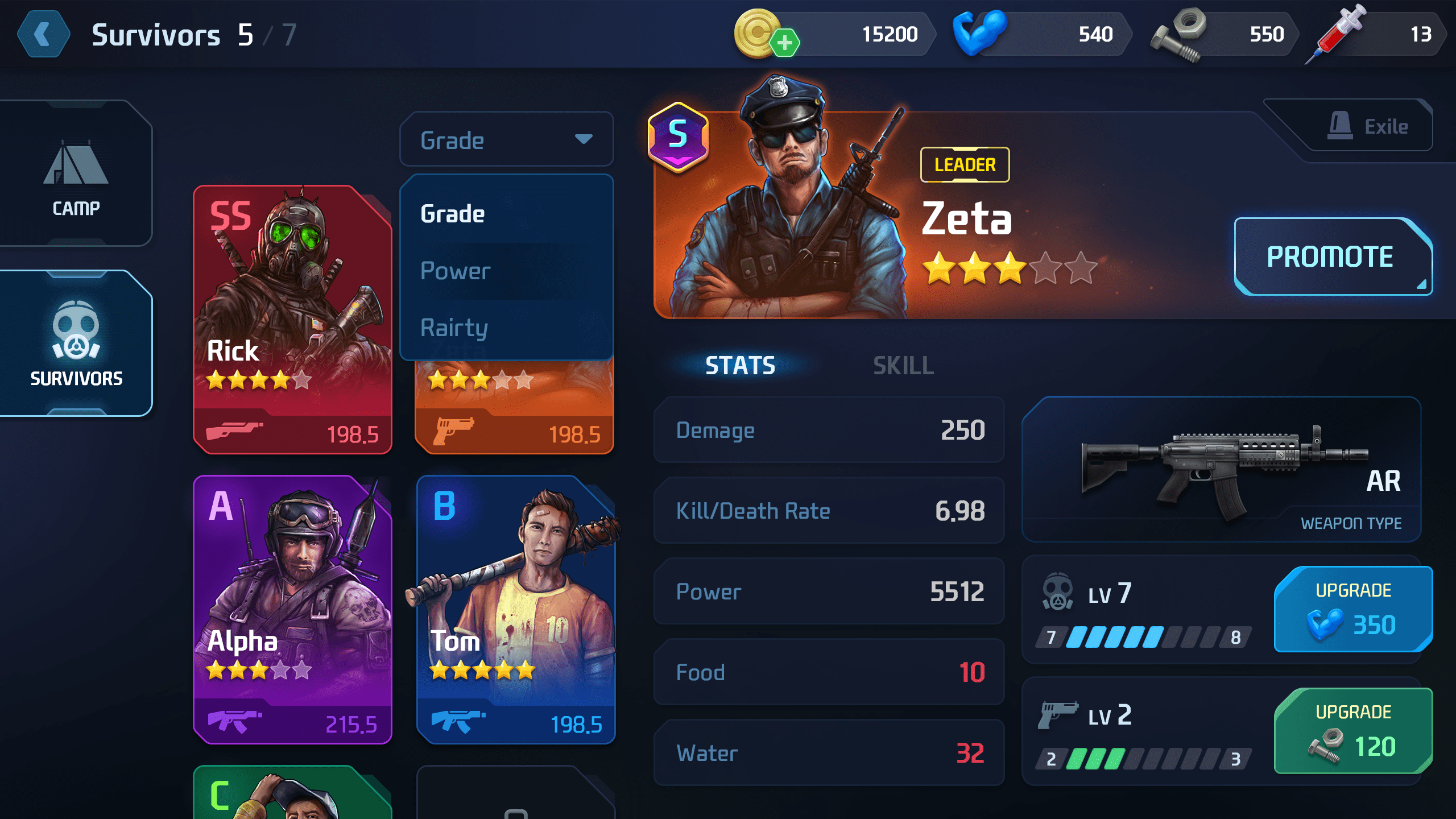Select Tom's B-grade survivor card
Viewport: 1456px width, 819px height.
pos(515,609)
